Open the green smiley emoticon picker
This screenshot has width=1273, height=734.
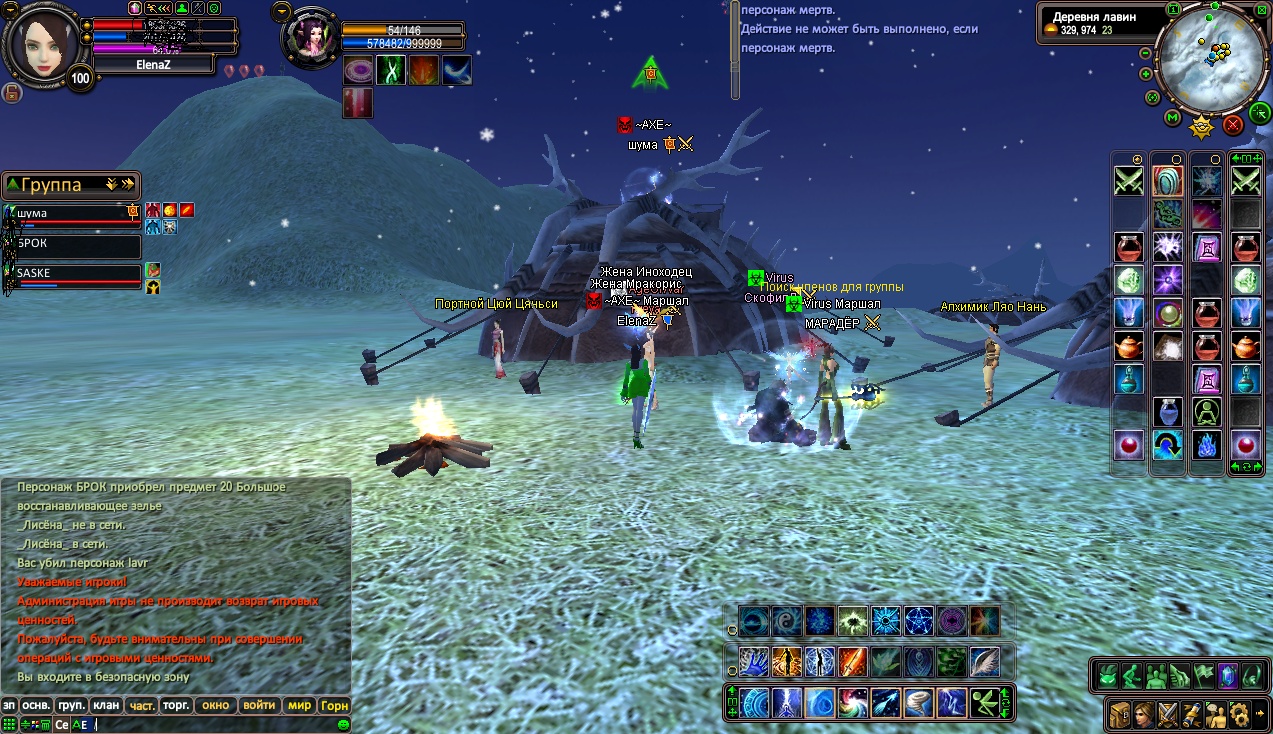[343, 724]
